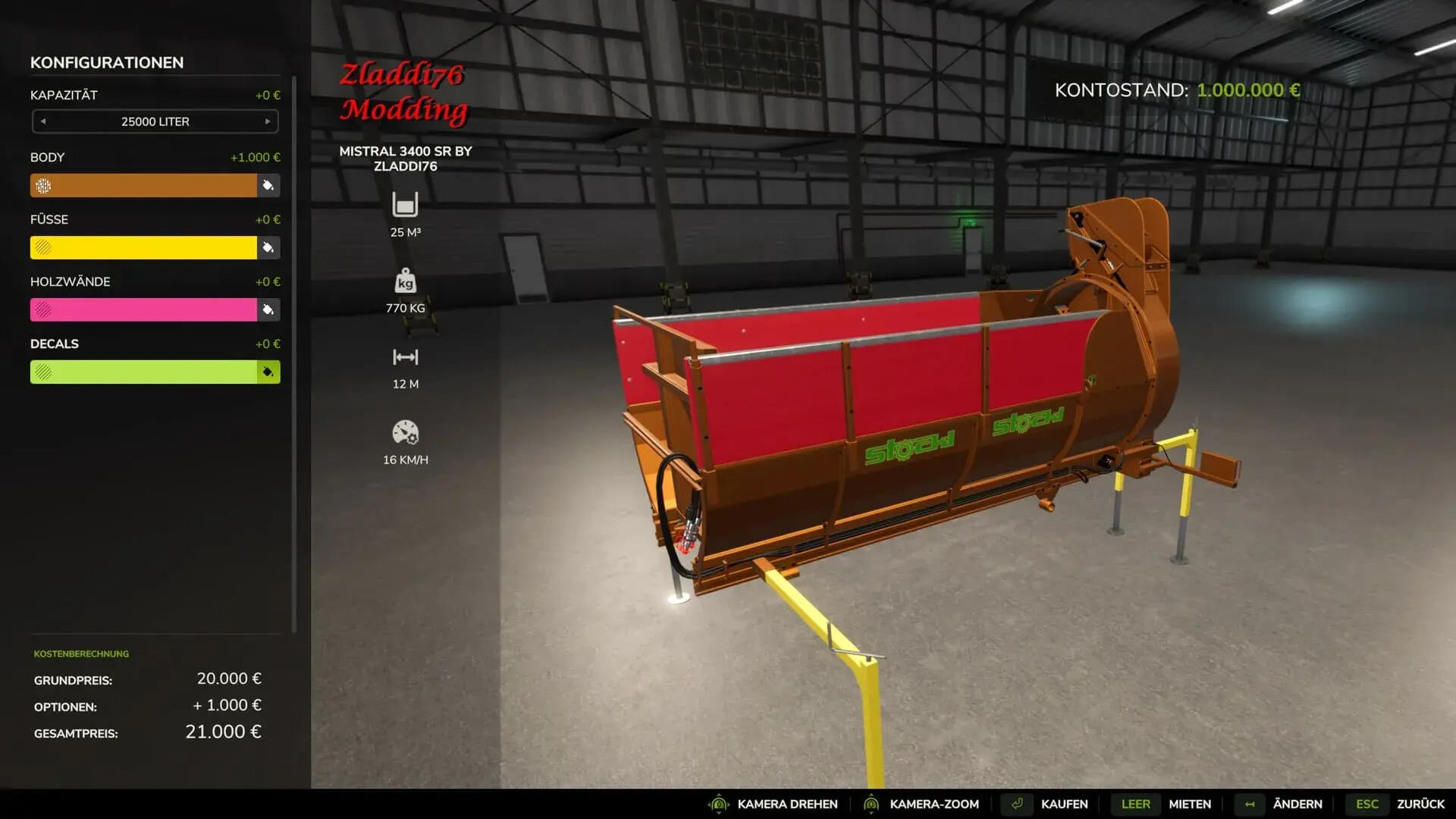This screenshot has width=1456, height=819.
Task: Open the Holzwände color picker paint icon
Action: (x=268, y=310)
